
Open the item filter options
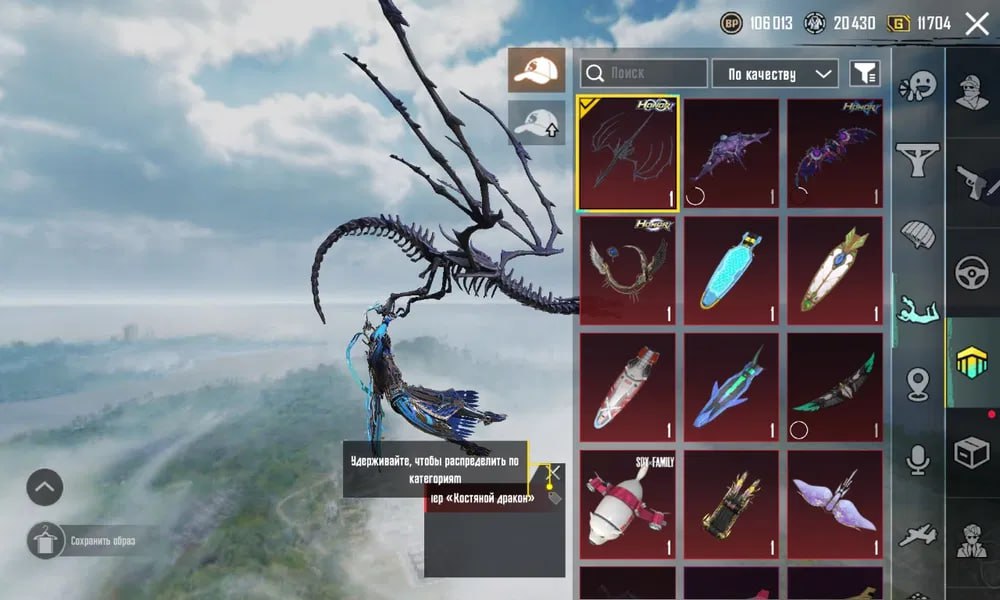click(x=863, y=73)
